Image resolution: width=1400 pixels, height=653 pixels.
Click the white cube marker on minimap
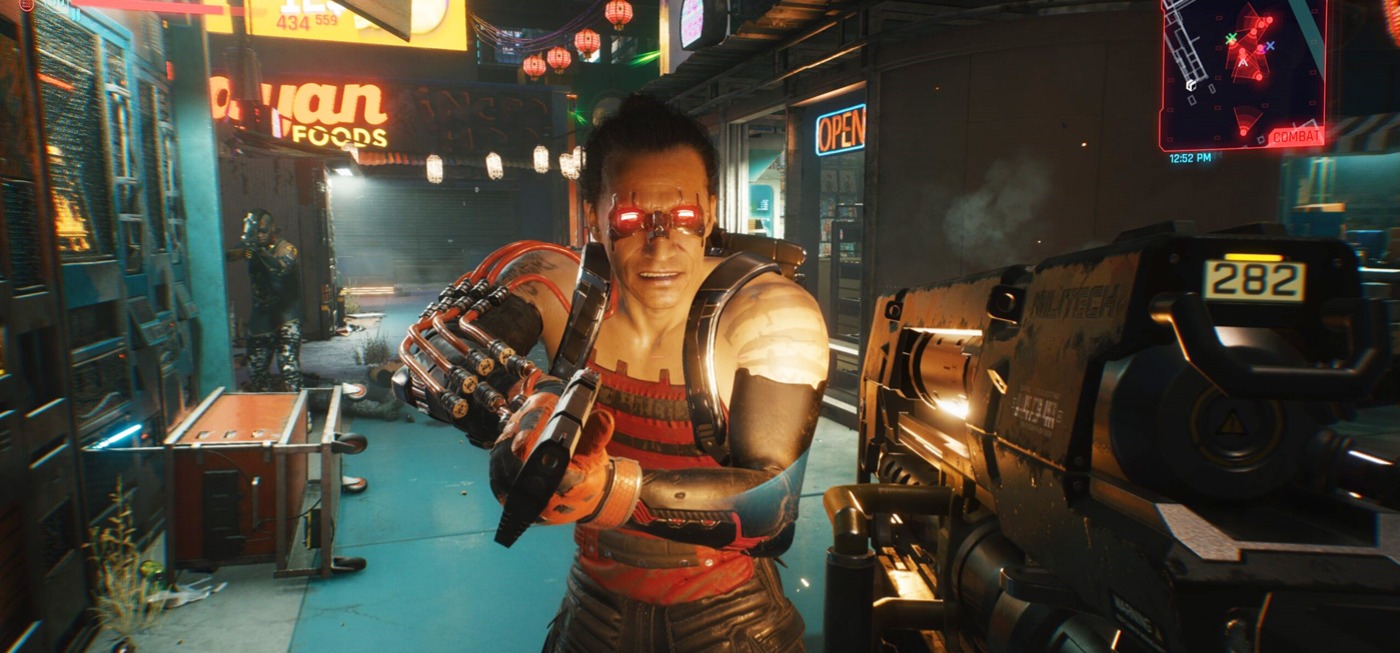coord(1191,85)
